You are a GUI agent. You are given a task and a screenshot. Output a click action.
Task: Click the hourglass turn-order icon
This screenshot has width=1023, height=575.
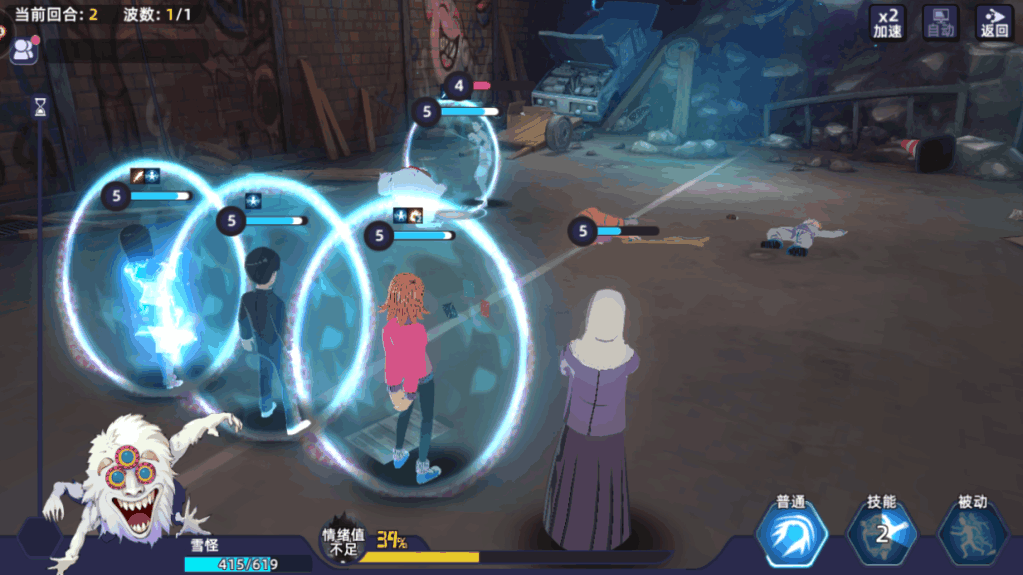(40, 106)
